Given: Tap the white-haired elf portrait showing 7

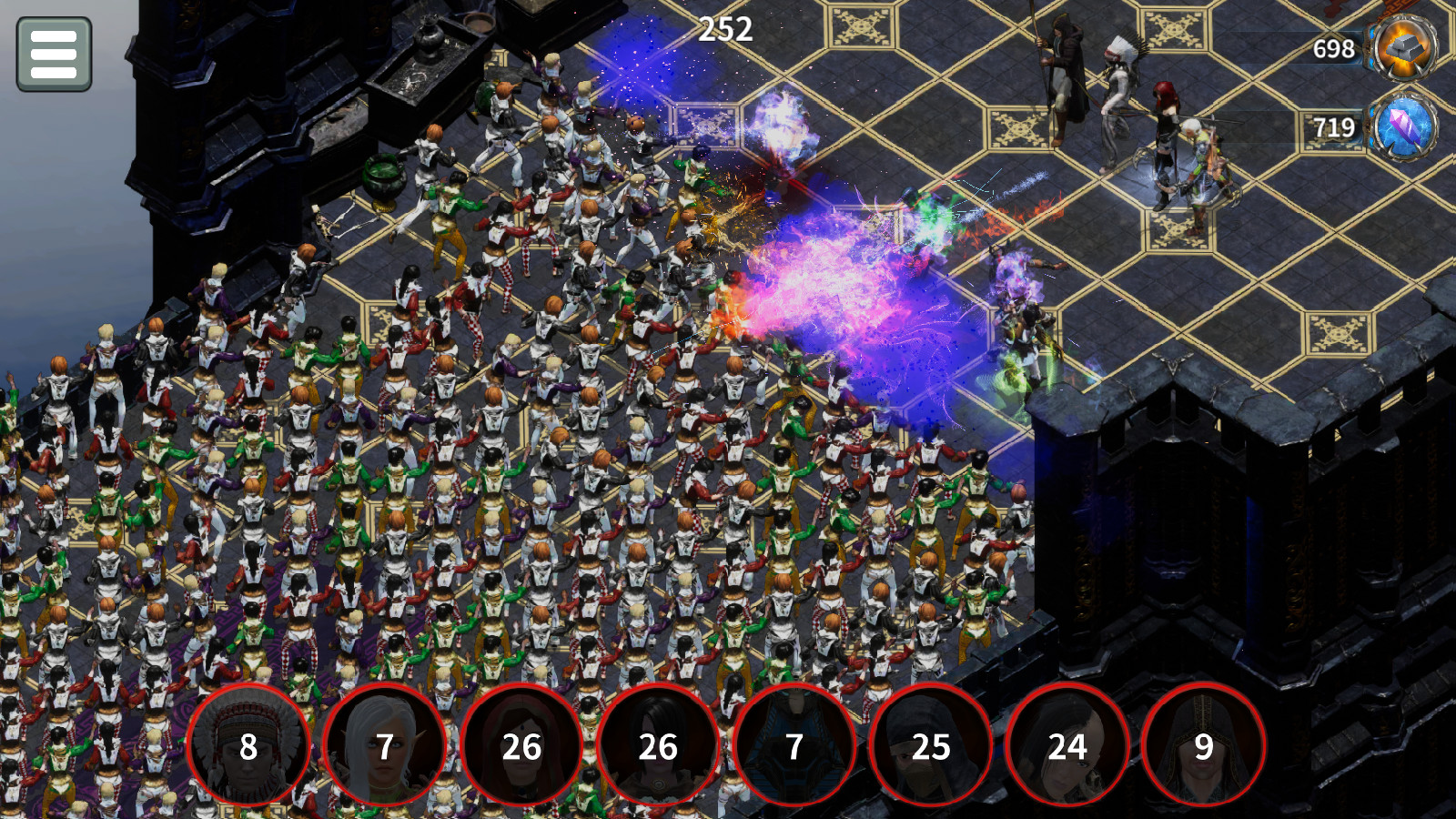Looking at the screenshot, I should [x=383, y=746].
